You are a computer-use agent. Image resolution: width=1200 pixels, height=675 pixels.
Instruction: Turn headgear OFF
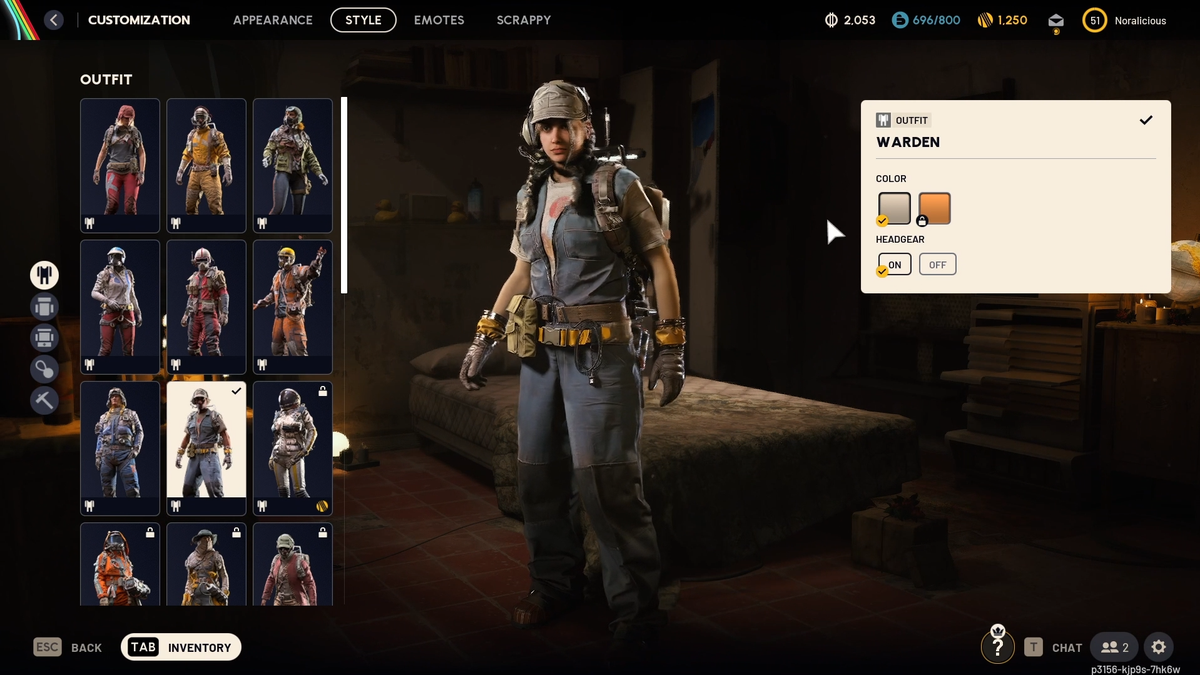(x=937, y=264)
